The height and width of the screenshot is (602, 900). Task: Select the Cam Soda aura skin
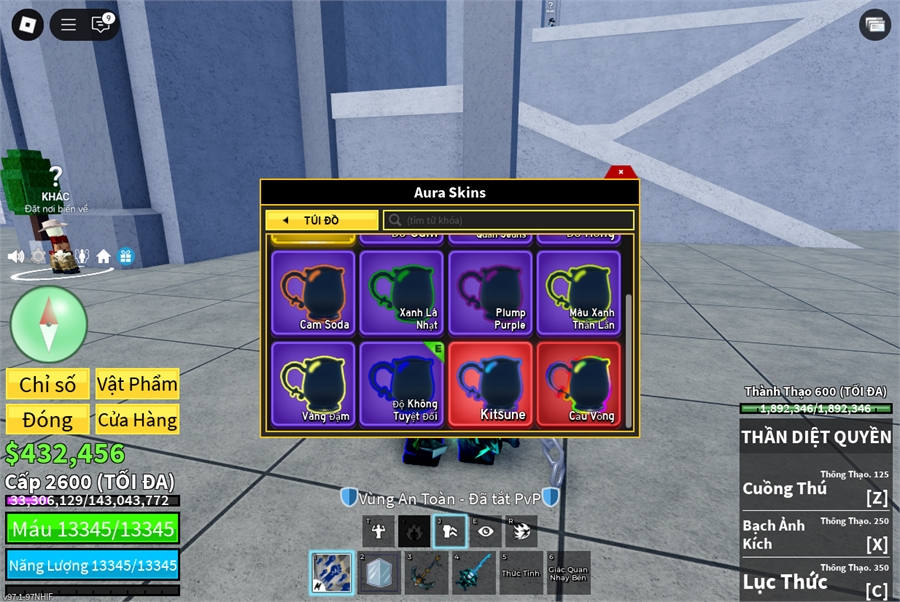313,292
